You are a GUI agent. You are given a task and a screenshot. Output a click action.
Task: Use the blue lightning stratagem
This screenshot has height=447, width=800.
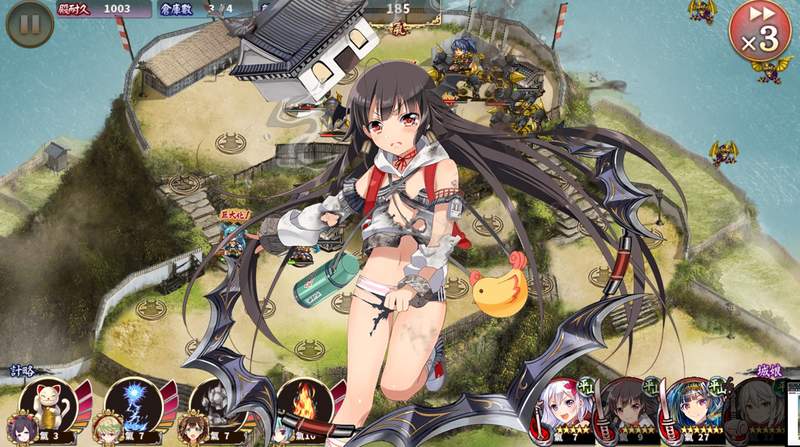(128, 403)
